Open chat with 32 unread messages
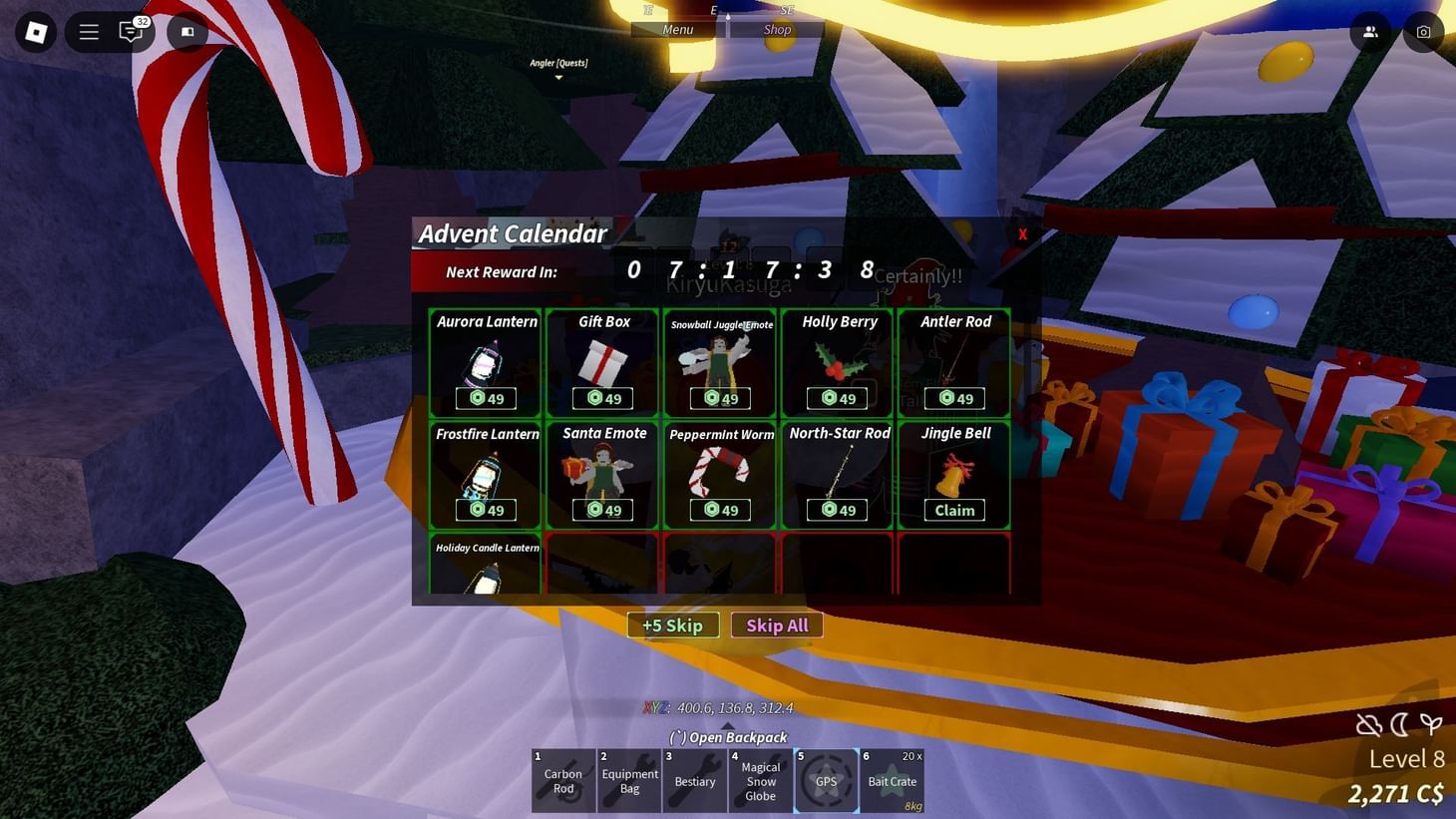 (130, 32)
